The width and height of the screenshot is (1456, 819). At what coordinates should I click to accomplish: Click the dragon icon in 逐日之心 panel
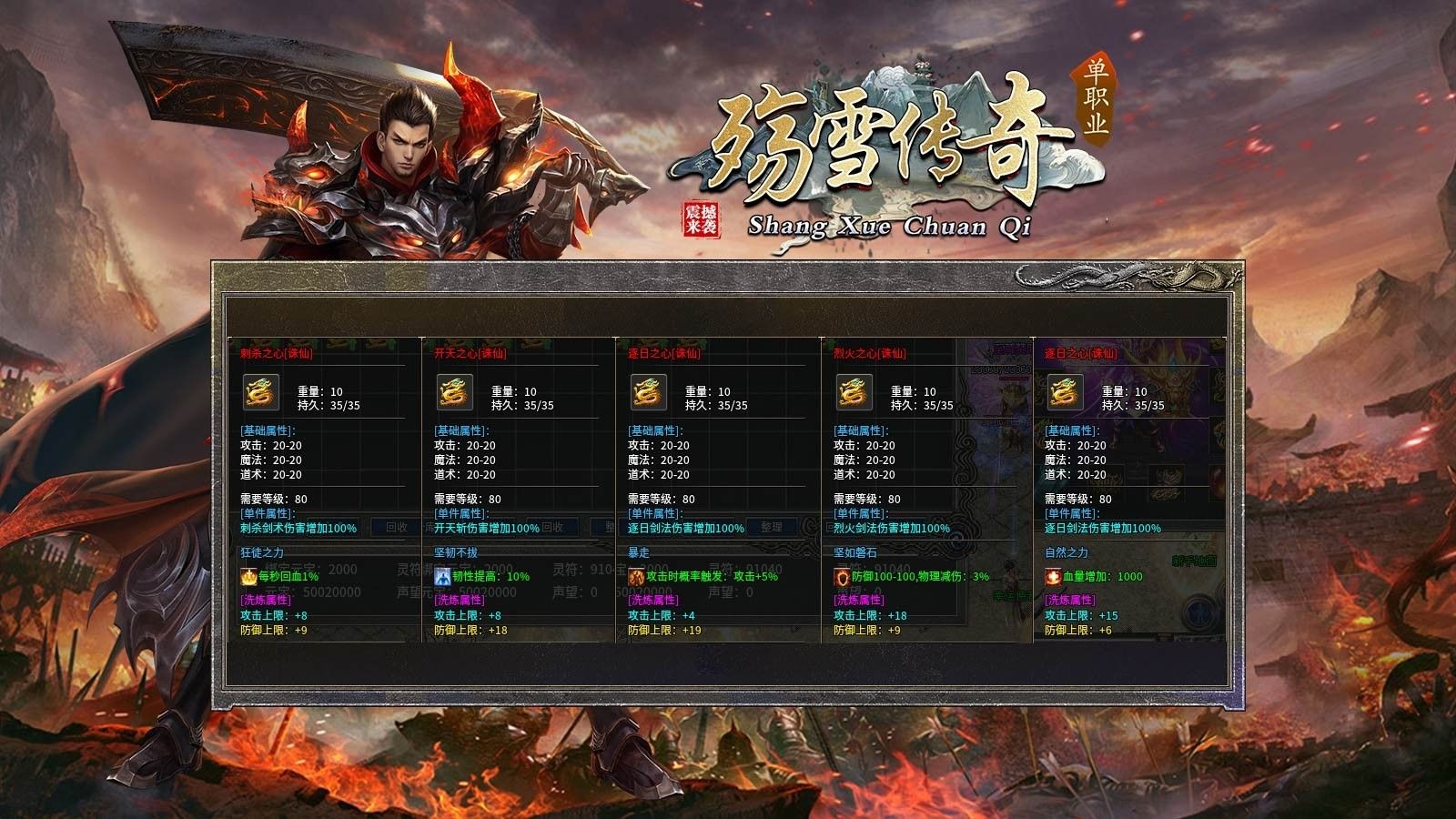(648, 393)
